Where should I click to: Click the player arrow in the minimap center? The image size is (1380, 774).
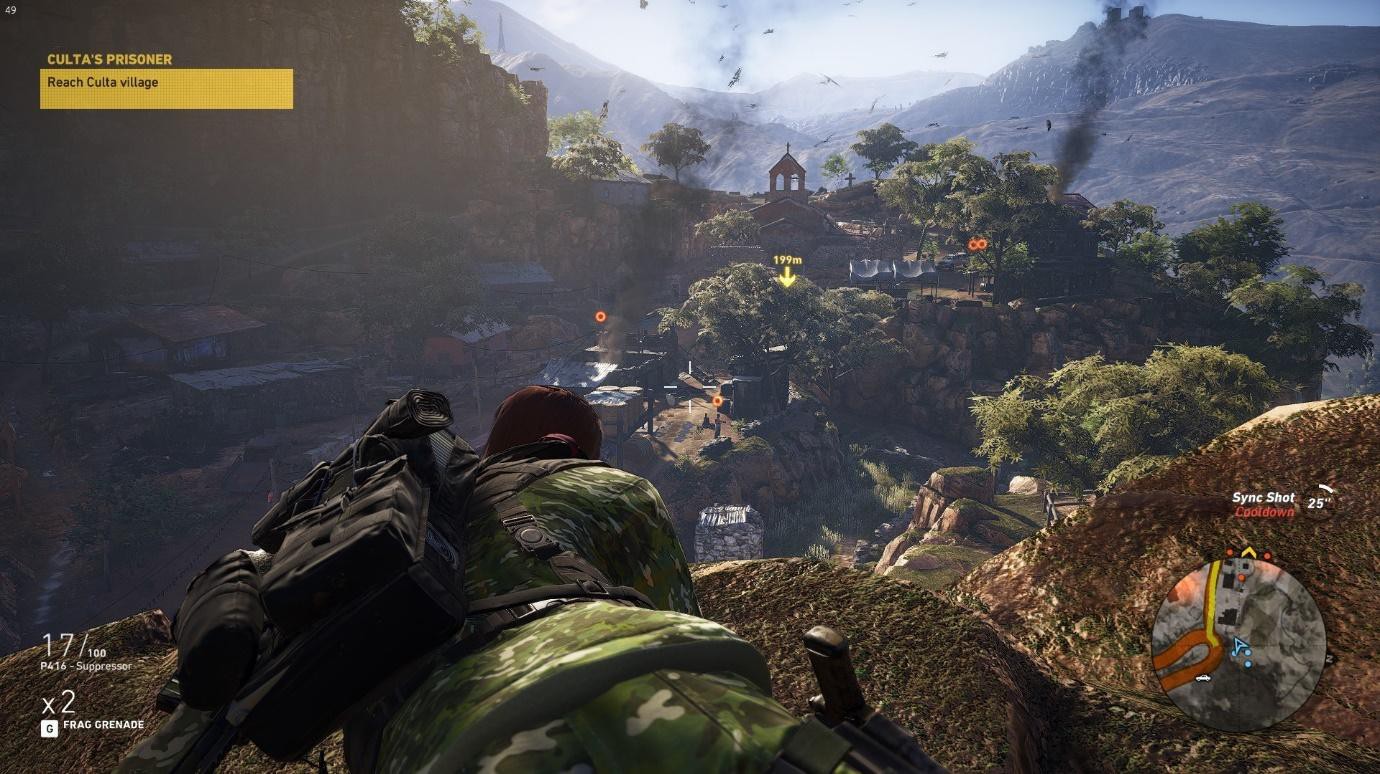(1237, 646)
